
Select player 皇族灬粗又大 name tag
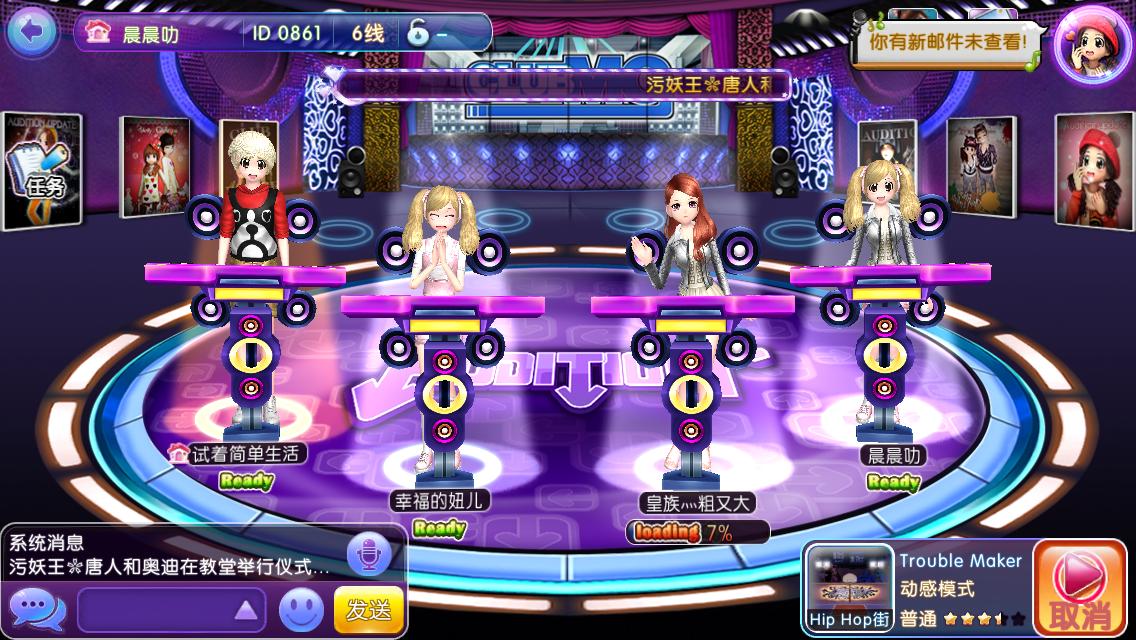coord(698,503)
